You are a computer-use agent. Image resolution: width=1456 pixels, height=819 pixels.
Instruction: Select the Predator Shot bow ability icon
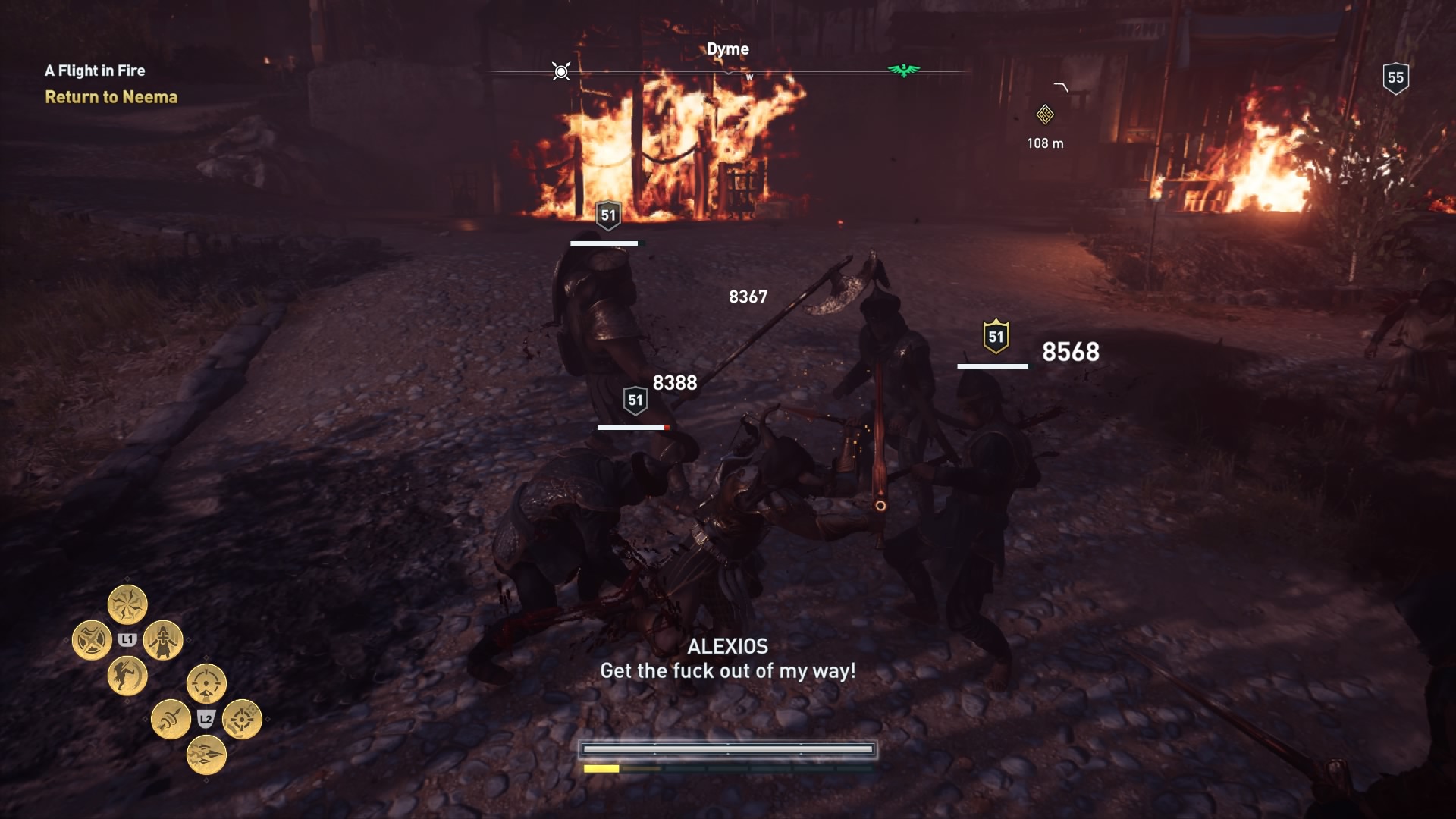pos(205,684)
